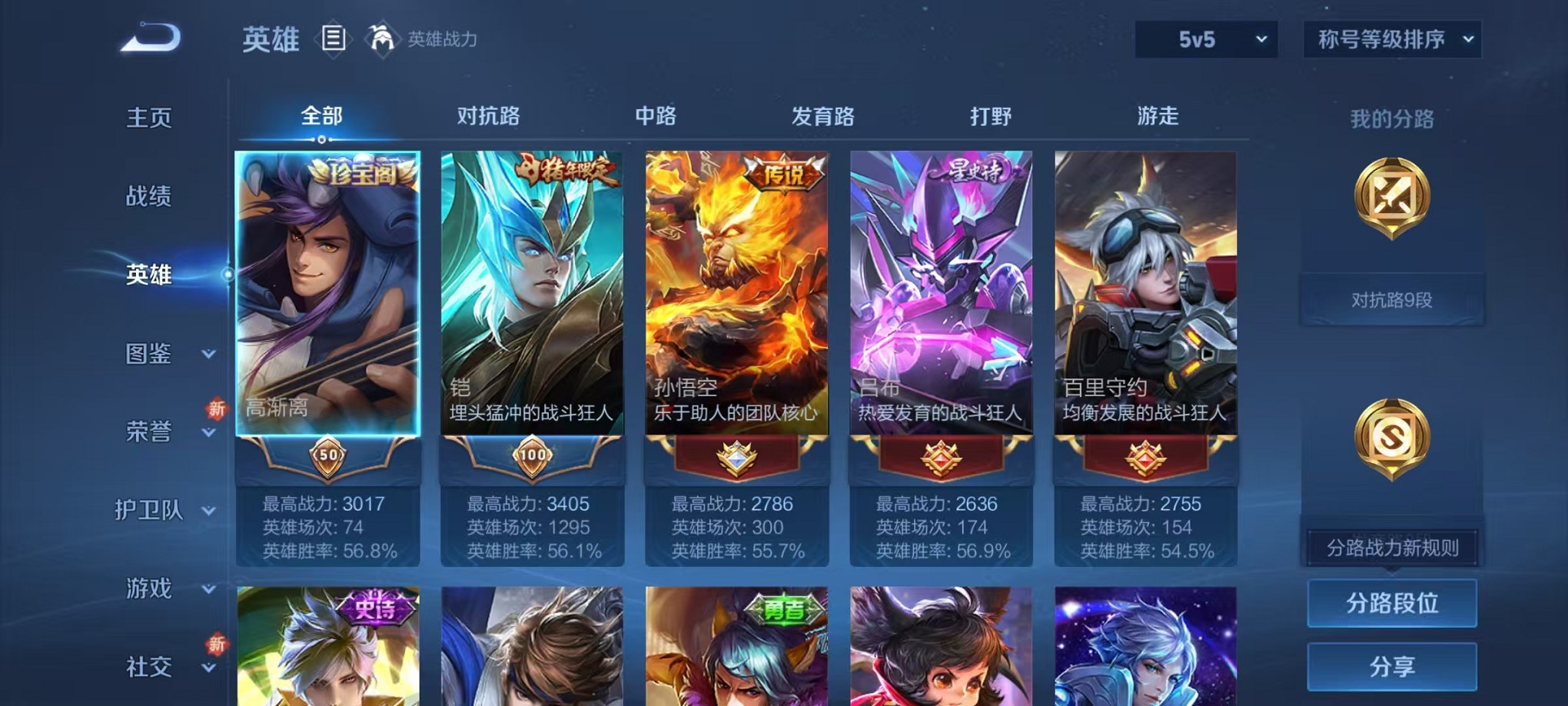1568x706 pixels.
Task: Open the 称号等级排序 sorting dropdown
Action: tap(1391, 37)
